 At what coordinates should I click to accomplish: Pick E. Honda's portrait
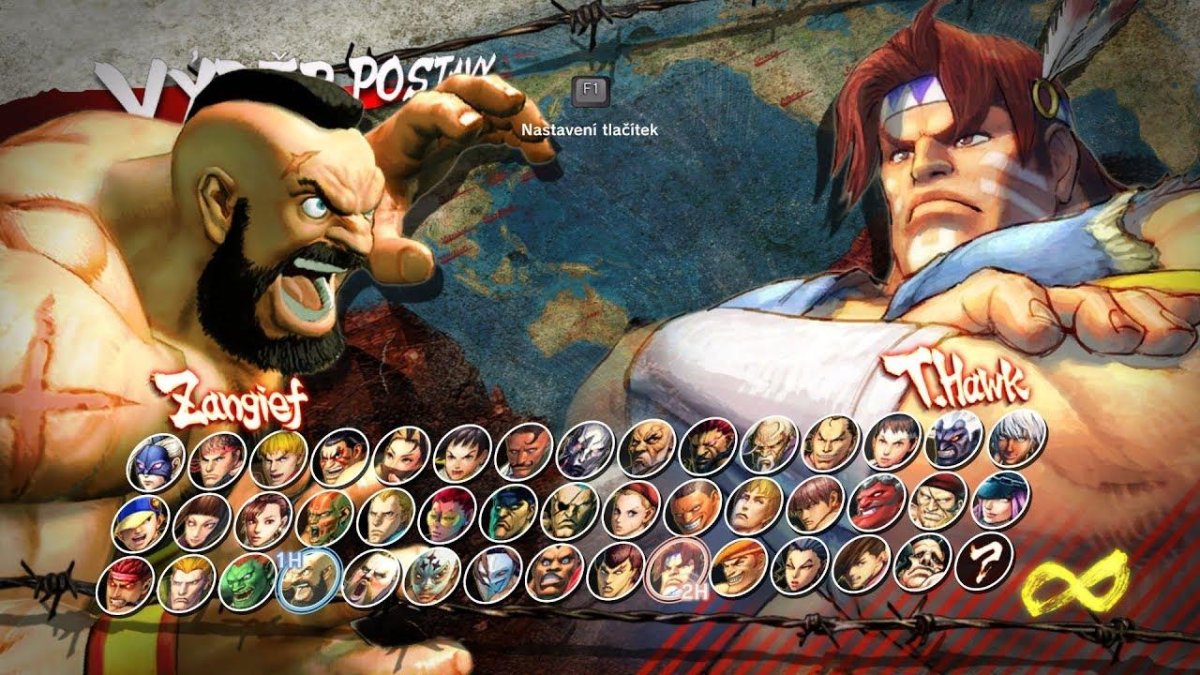pyautogui.click(x=340, y=457)
